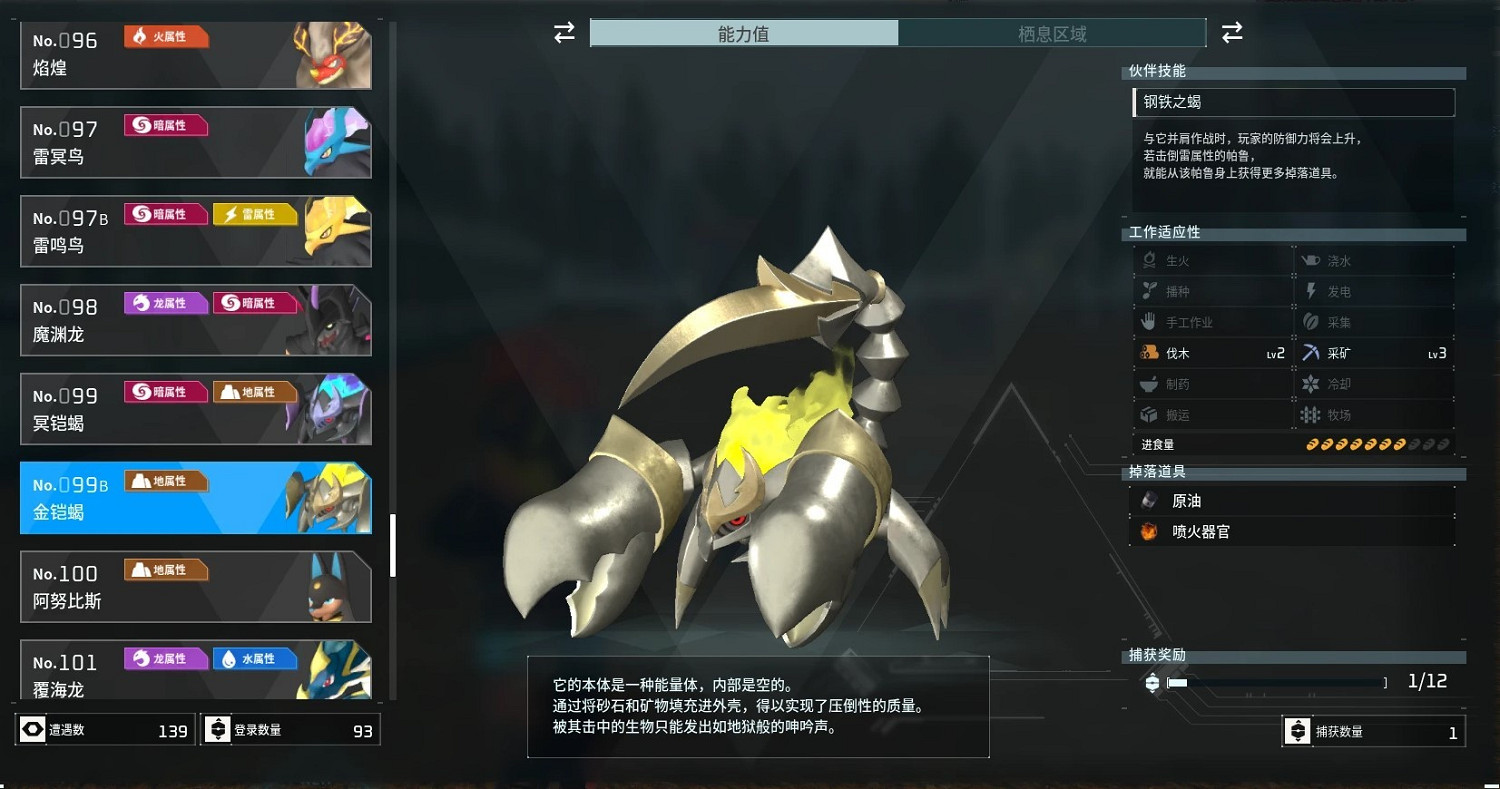The image size is (1500, 789).
Task: Click the 发电 (electricity) work icon
Action: click(1312, 290)
